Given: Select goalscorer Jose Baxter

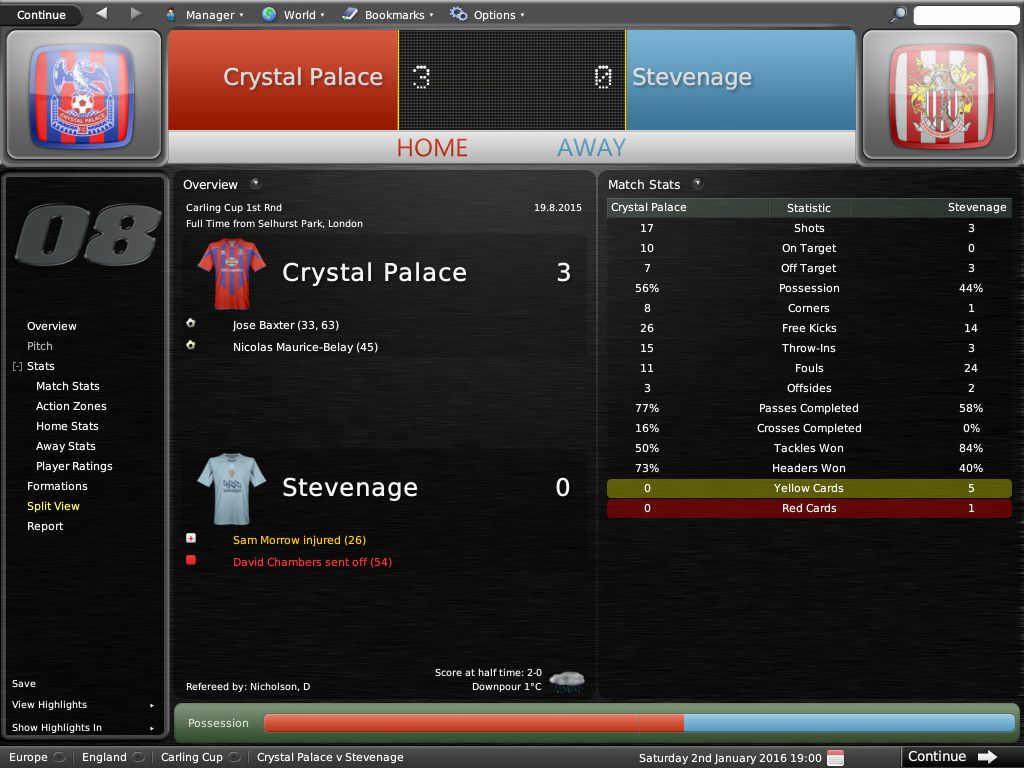Looking at the screenshot, I should (x=264, y=325).
